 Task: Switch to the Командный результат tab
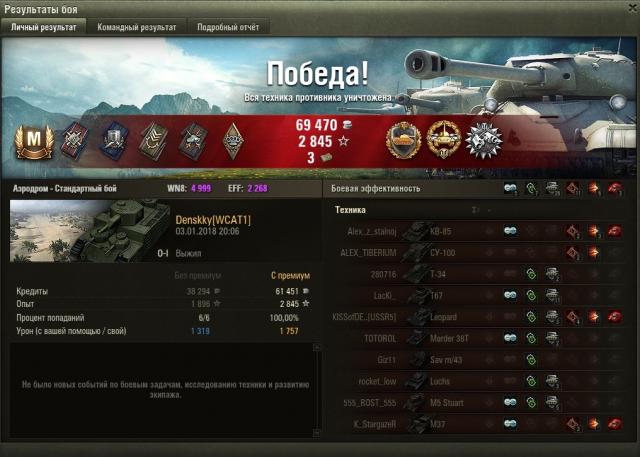(x=137, y=27)
